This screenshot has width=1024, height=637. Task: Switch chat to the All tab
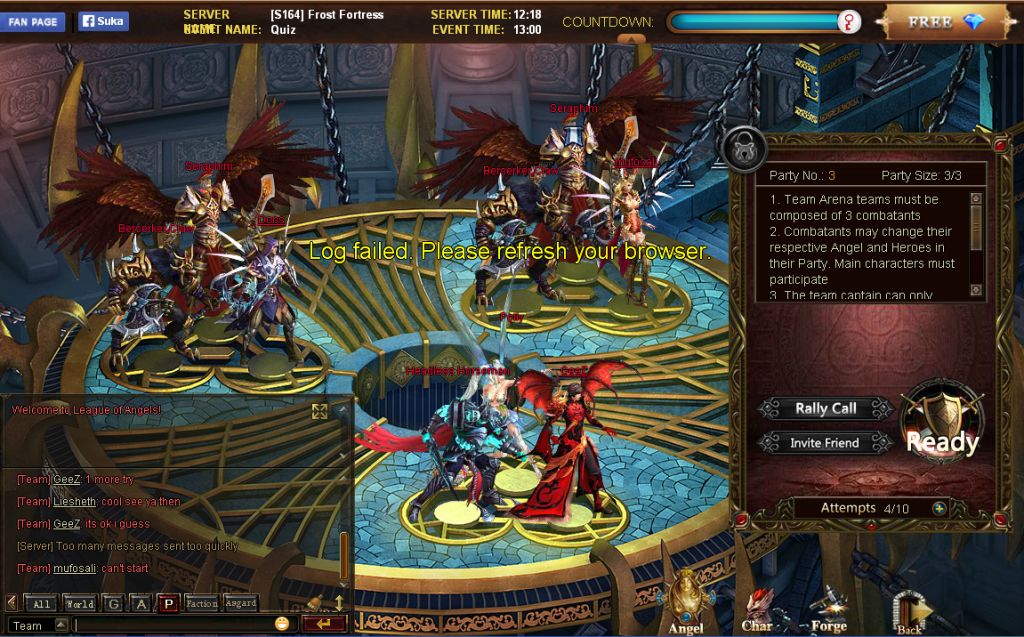coord(41,603)
